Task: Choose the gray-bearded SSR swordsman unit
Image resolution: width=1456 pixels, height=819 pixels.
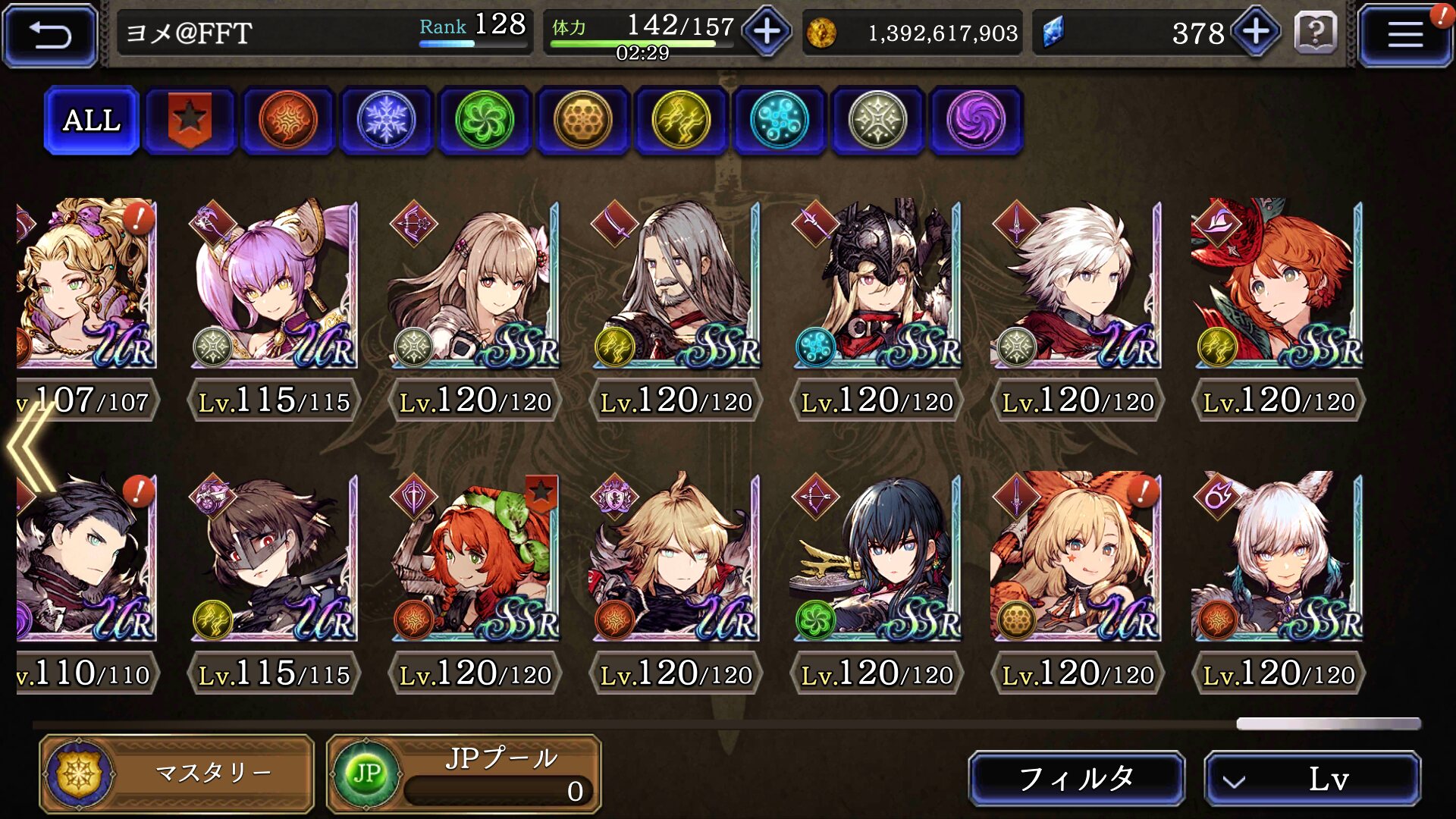Action: click(x=676, y=284)
